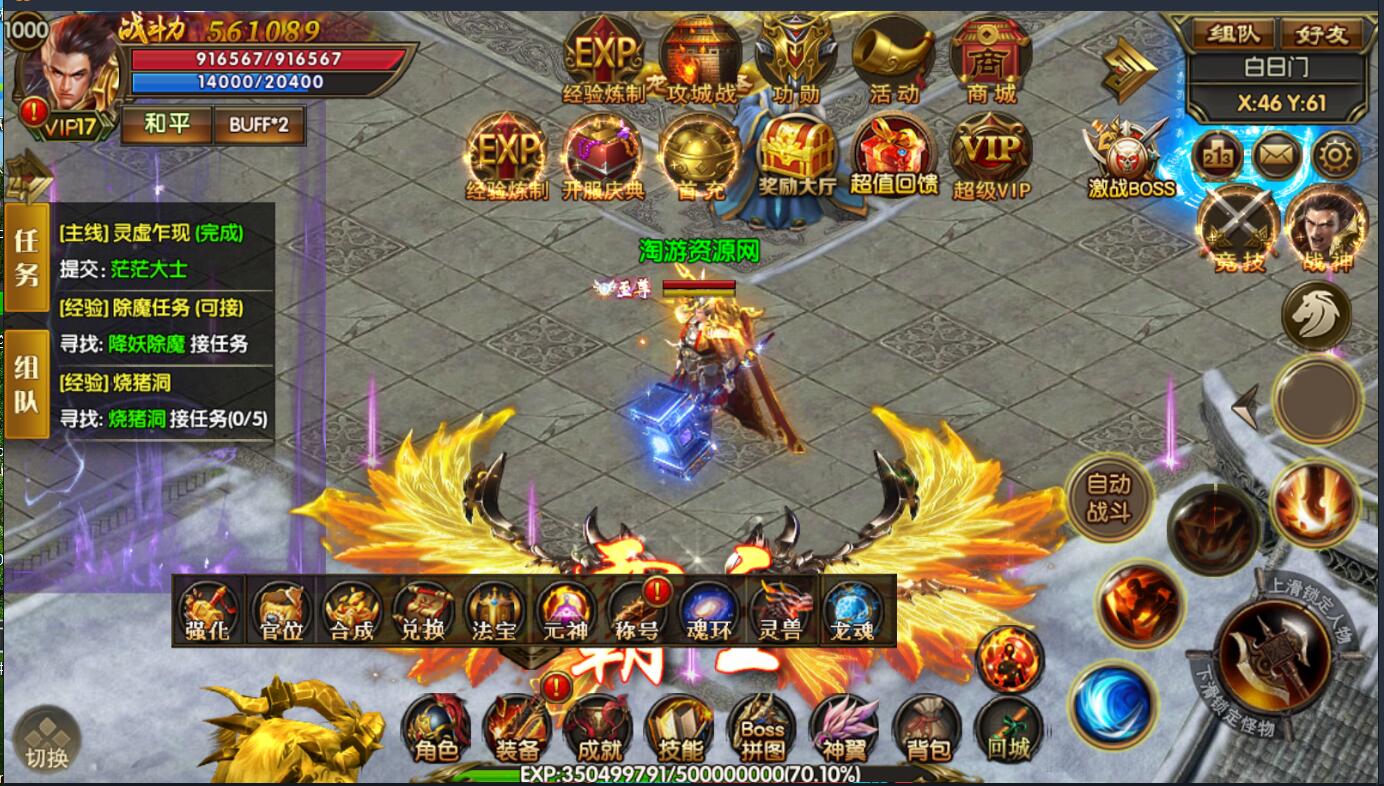Open the 活动 events horn icon
Image resolution: width=1384 pixels, height=786 pixels.
click(893, 60)
